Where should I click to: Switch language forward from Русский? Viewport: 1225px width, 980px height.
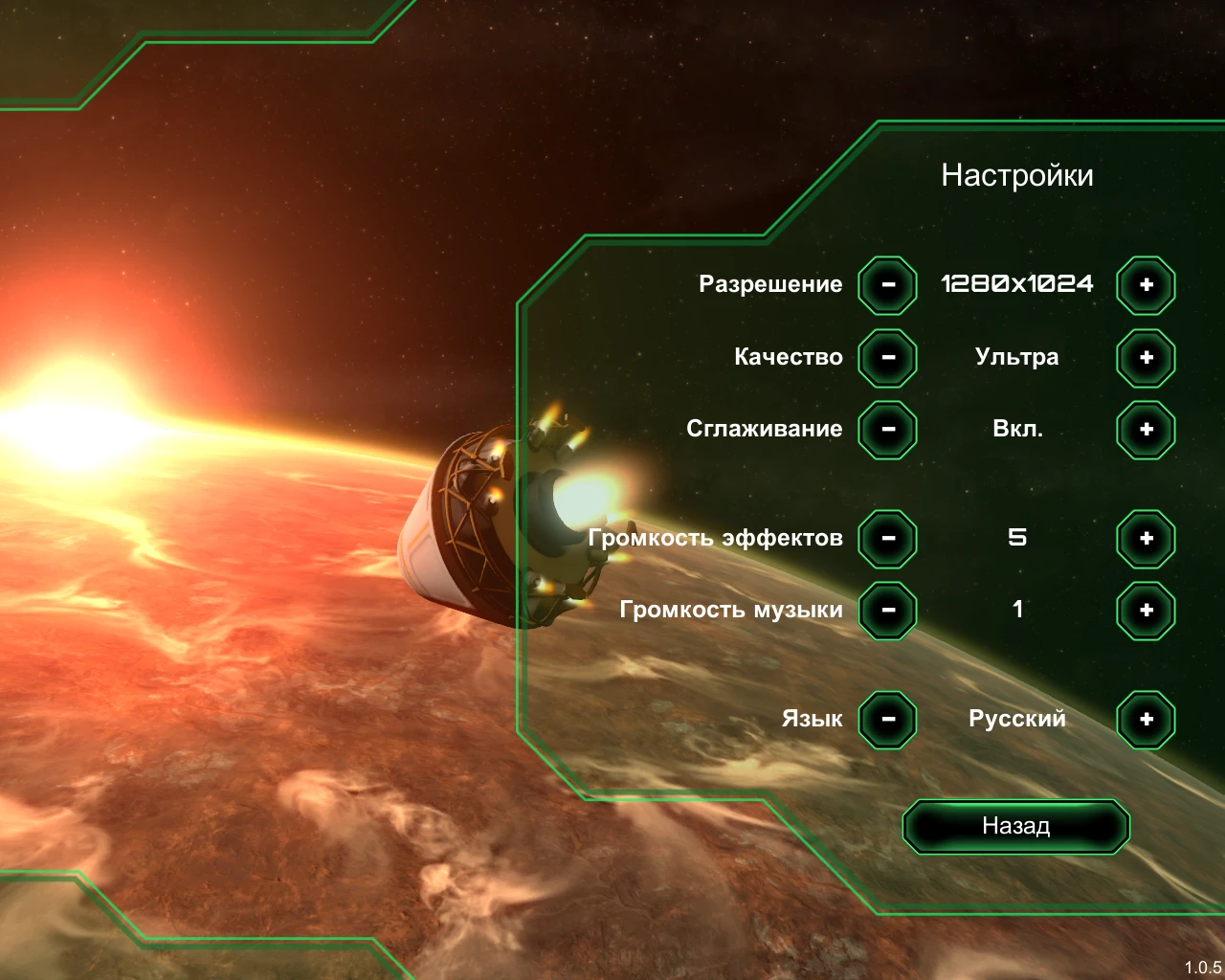(x=1145, y=719)
